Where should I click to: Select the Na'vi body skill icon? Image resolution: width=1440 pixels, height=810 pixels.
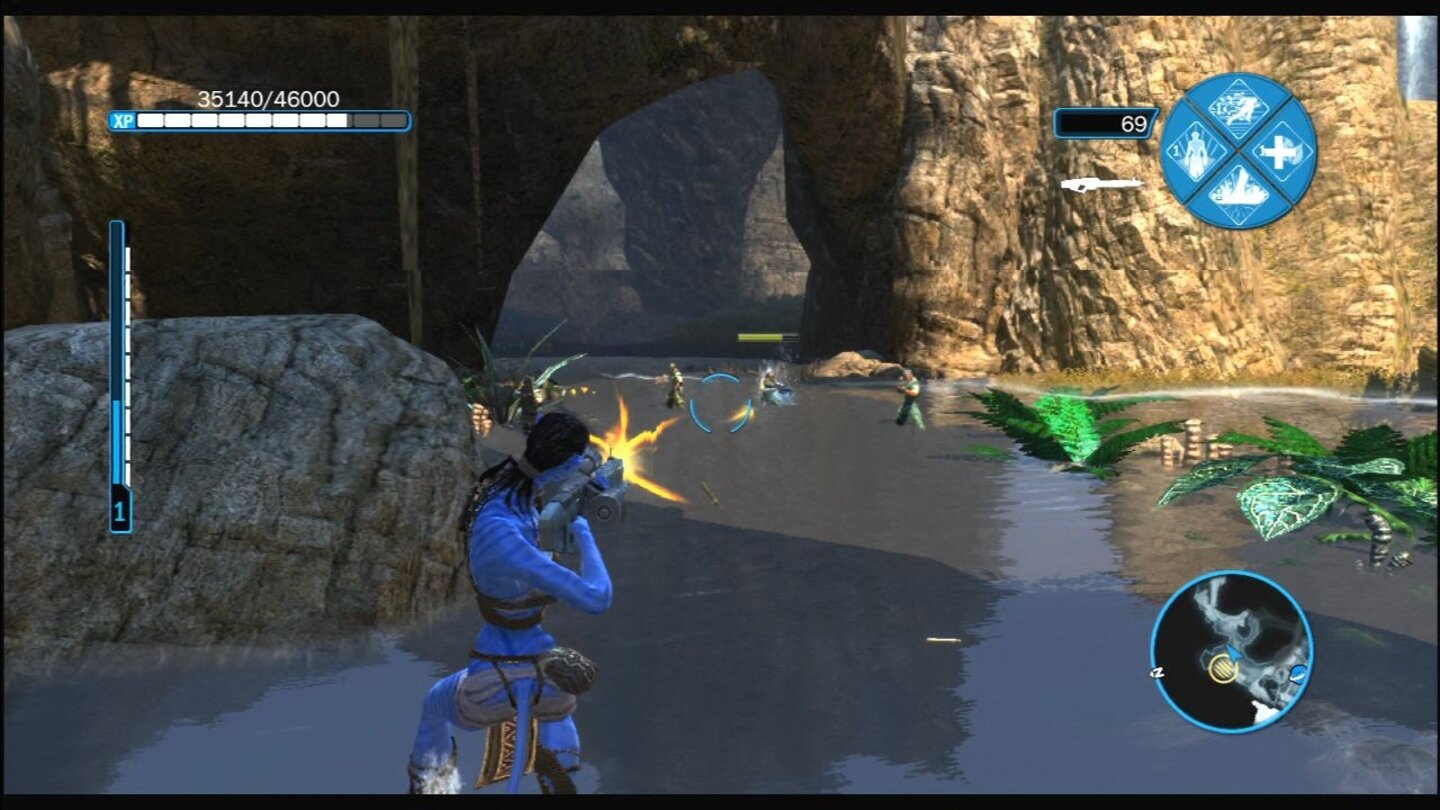coord(1194,152)
